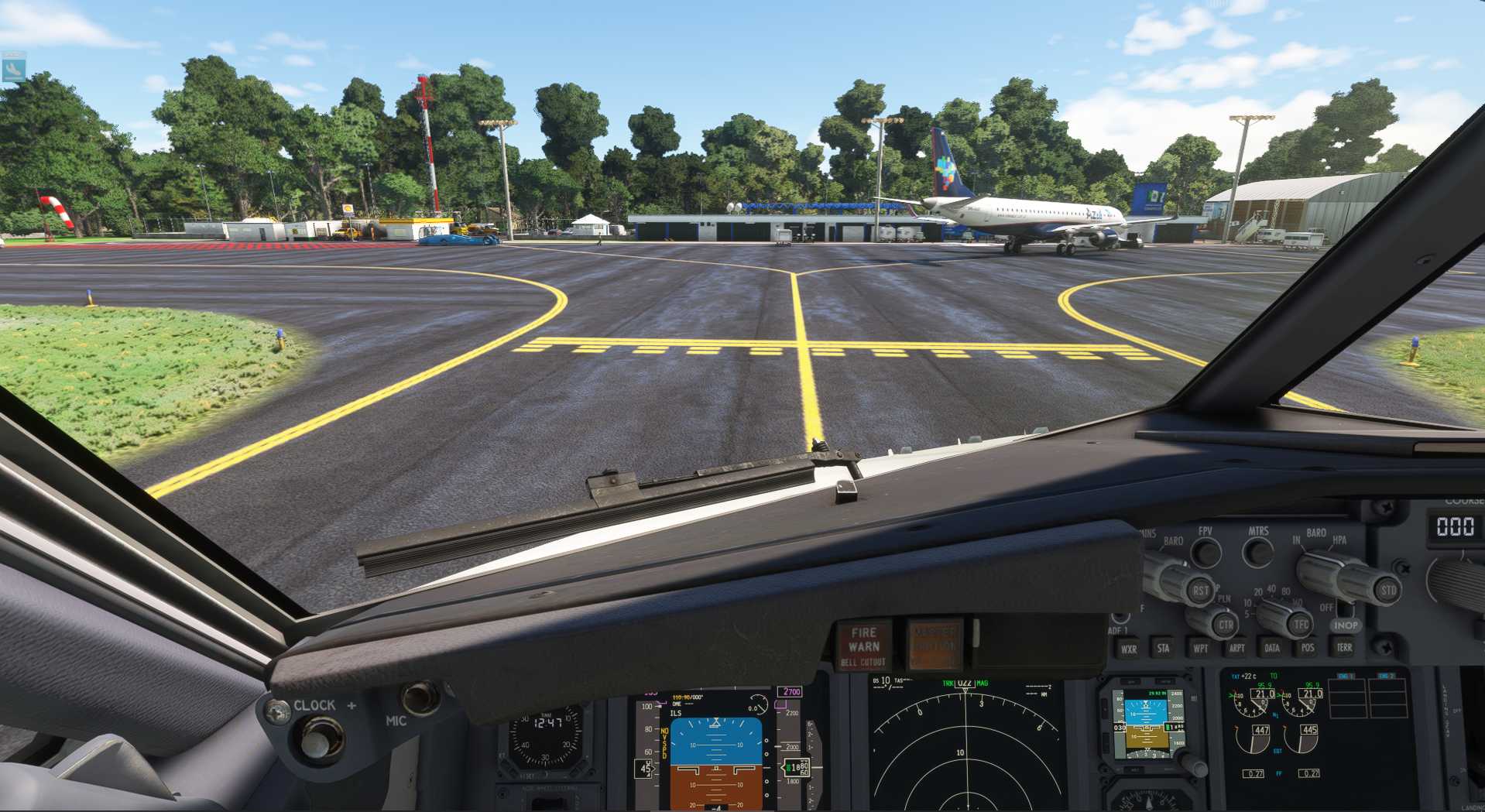Image resolution: width=1485 pixels, height=812 pixels.
Task: Toggle the POS position button
Action: (x=1308, y=647)
